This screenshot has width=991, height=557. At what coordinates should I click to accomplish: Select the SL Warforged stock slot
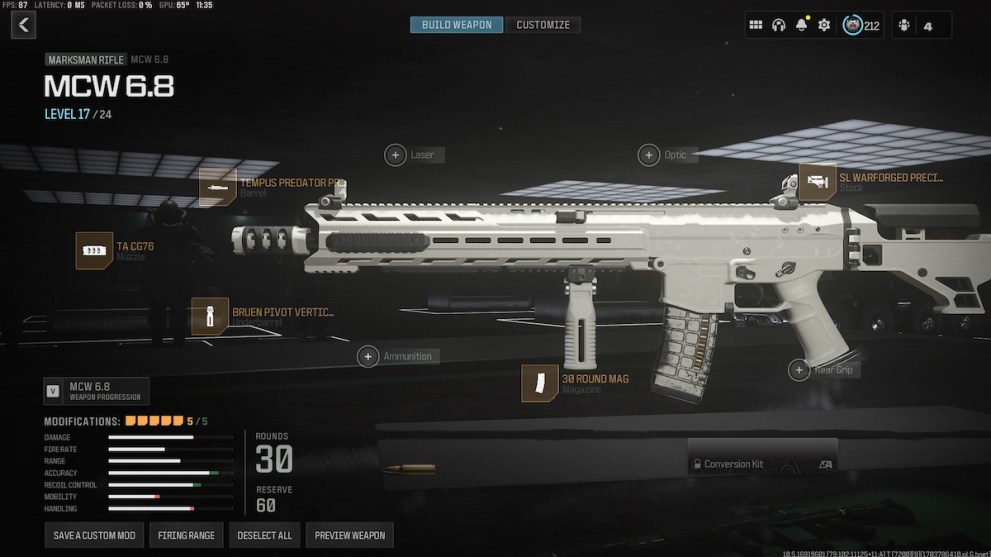[x=818, y=182]
